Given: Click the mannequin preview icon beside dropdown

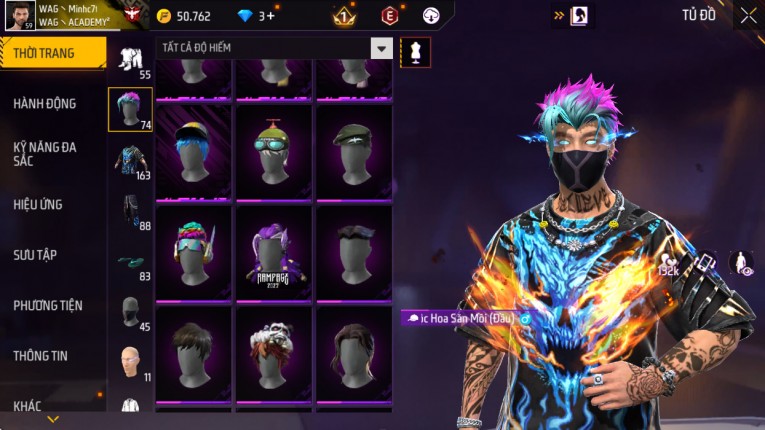Looking at the screenshot, I should tap(415, 52).
